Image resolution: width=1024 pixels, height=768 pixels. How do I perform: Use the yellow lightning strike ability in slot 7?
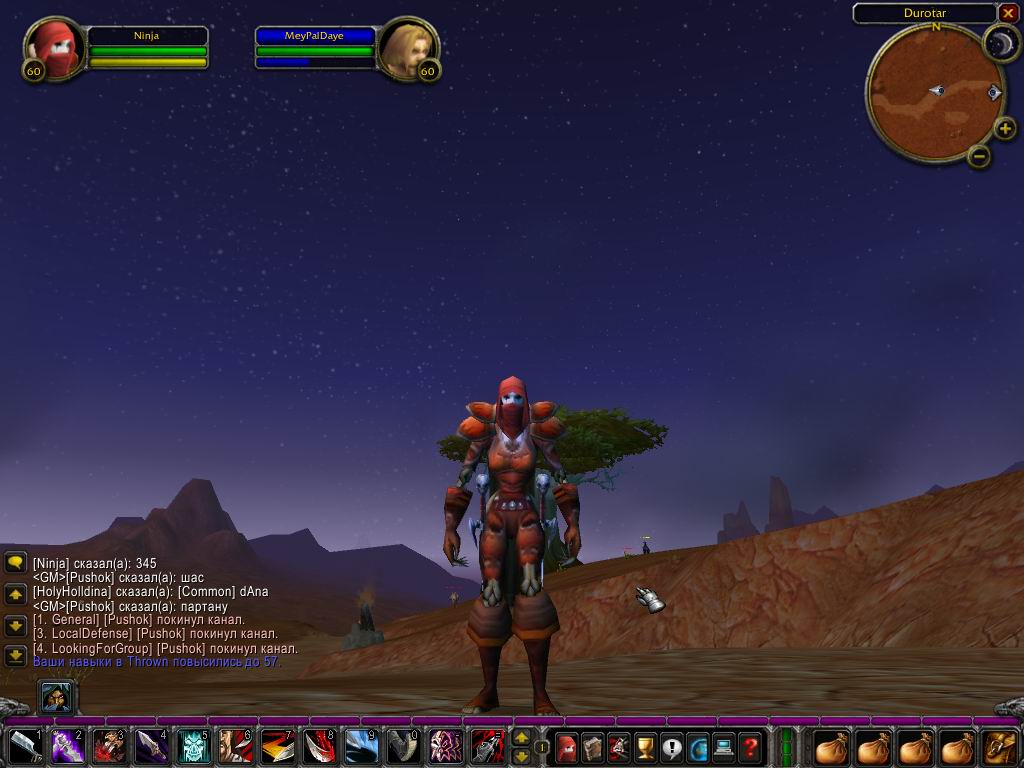277,746
